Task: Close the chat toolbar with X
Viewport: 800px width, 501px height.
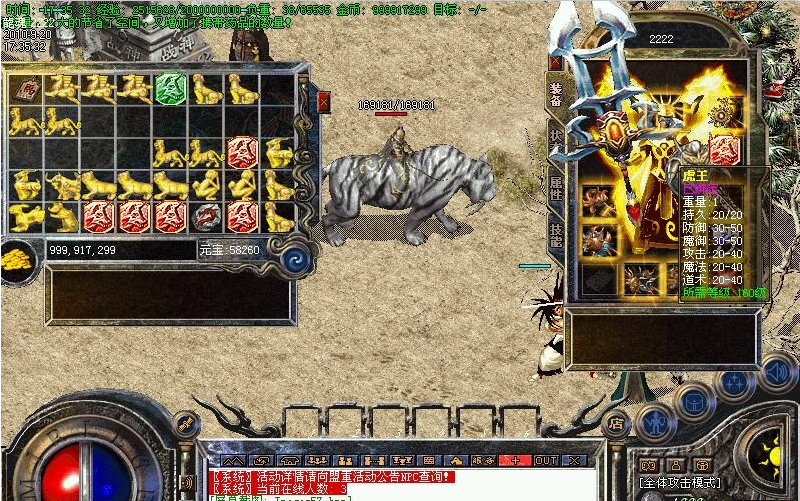Action: coord(573,461)
